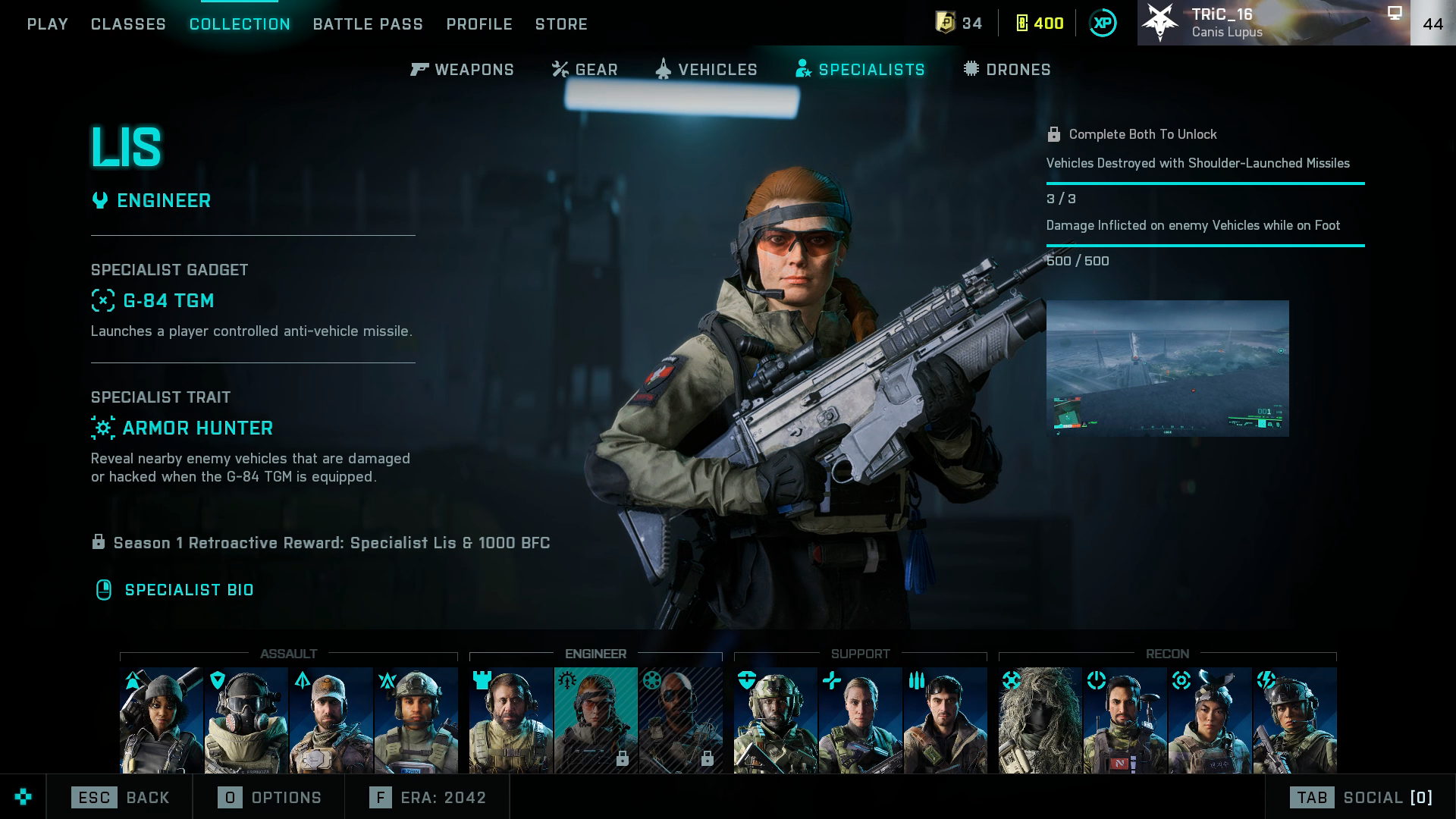
Task: Open the Play menu
Action: pos(48,24)
